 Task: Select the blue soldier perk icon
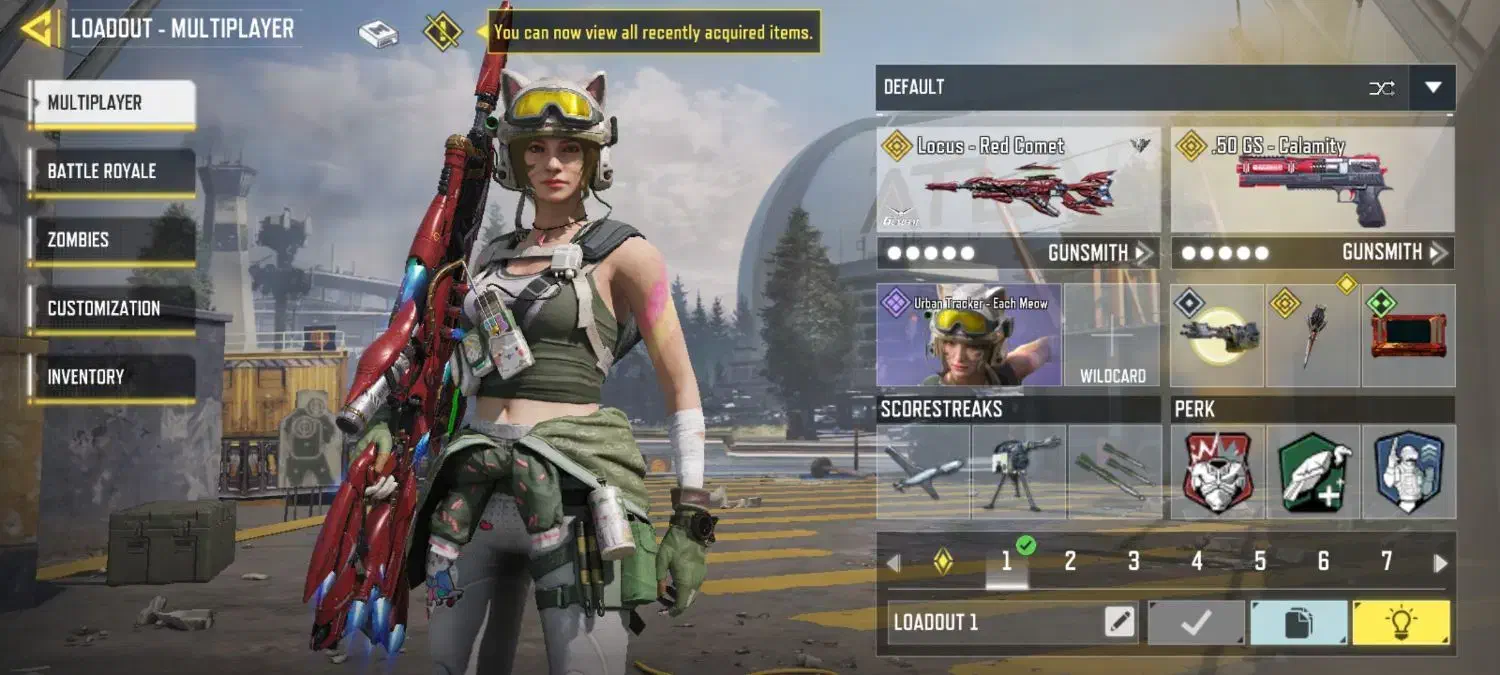[x=1408, y=472]
